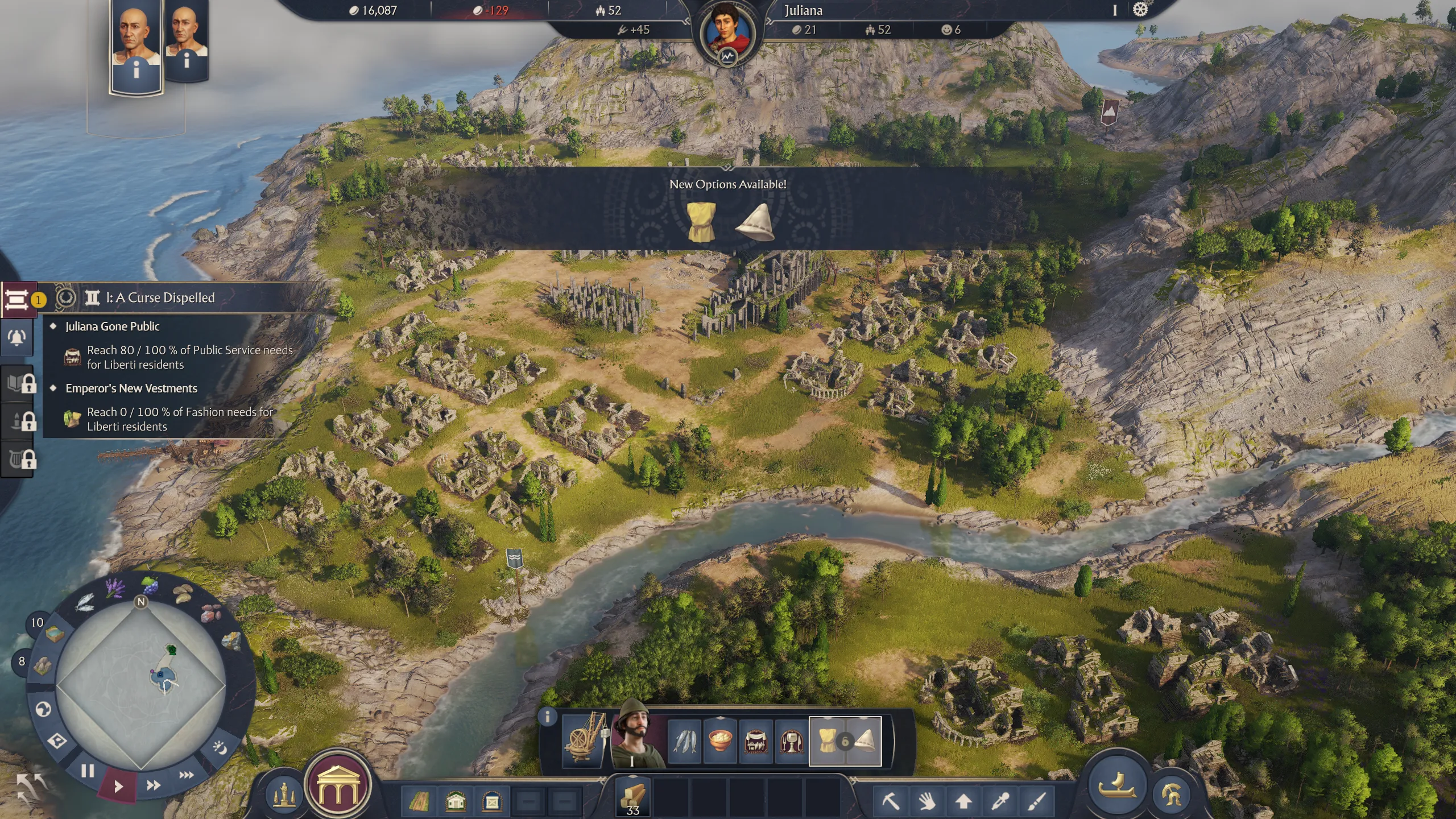The height and width of the screenshot is (819, 1456).
Task: Click the play speed segment on the time dial
Action: [118, 786]
